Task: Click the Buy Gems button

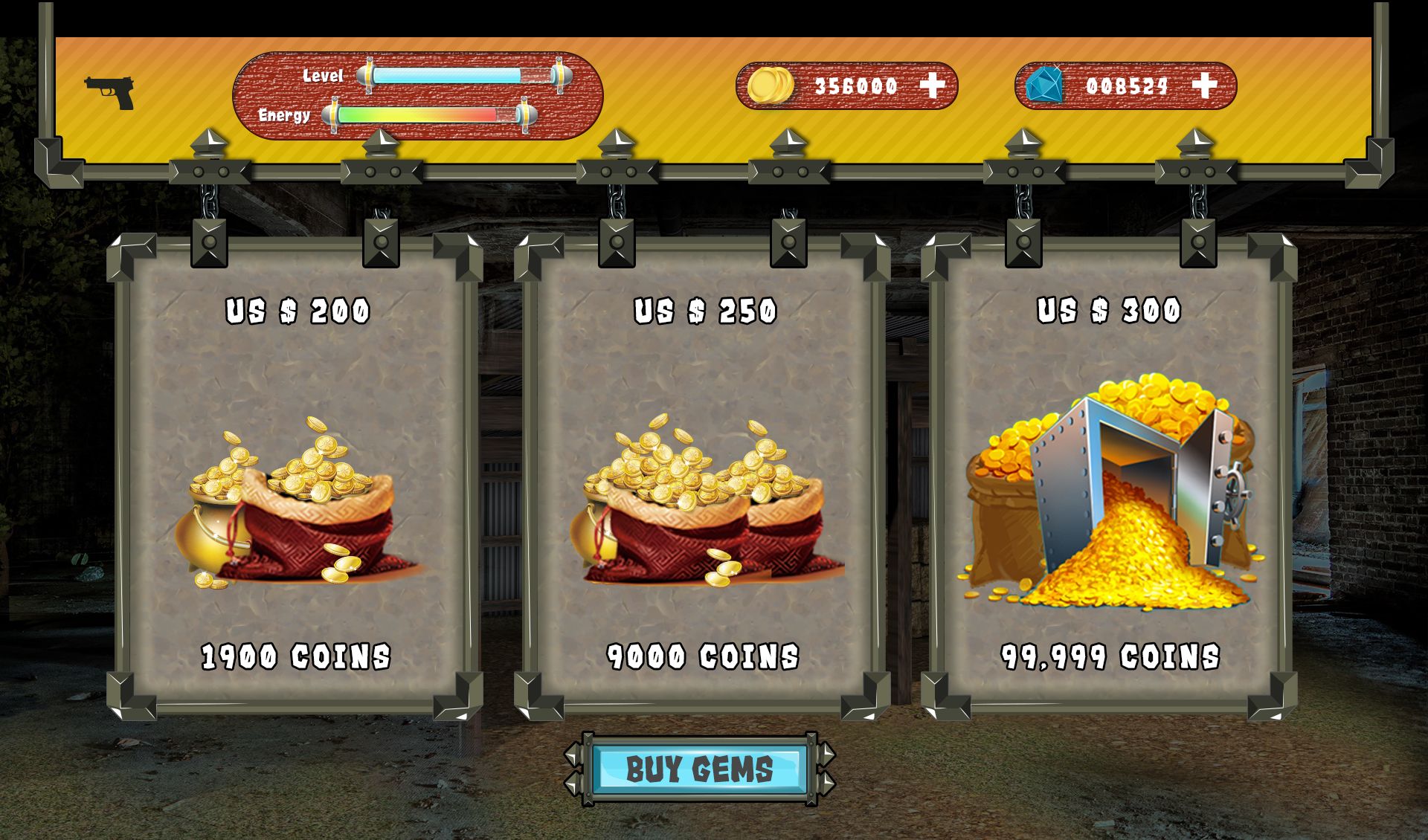Action: (x=699, y=769)
